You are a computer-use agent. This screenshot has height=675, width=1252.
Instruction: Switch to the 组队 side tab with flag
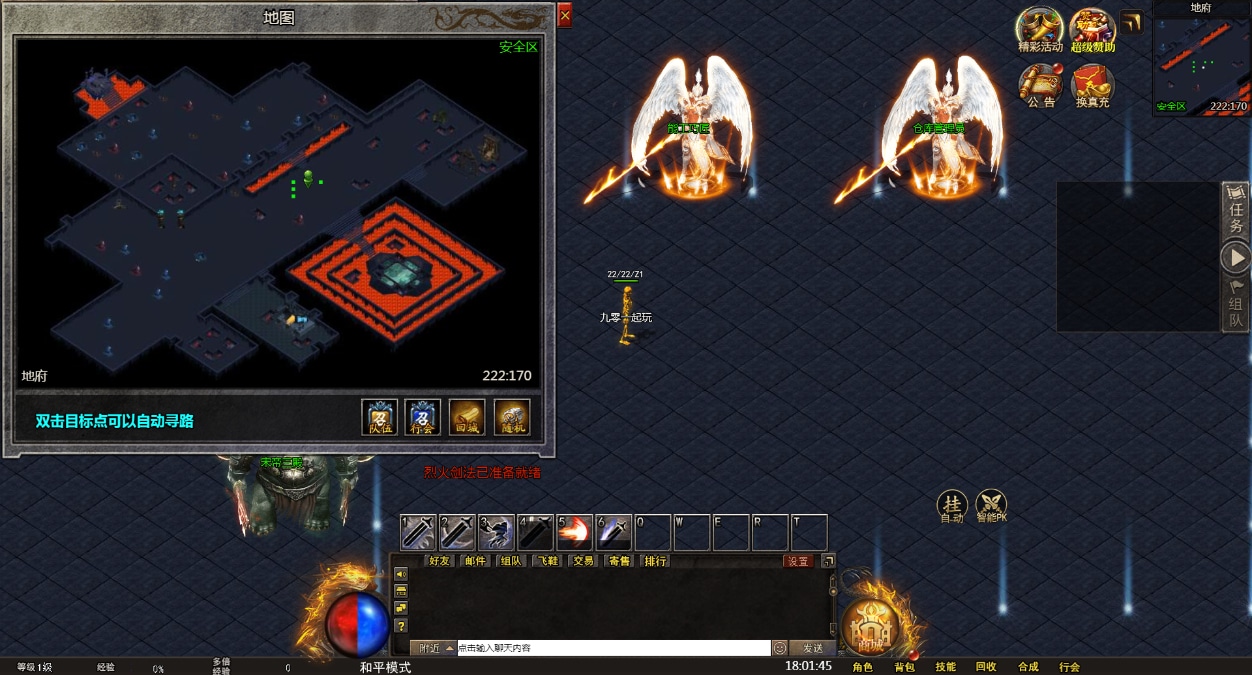coord(1237,305)
